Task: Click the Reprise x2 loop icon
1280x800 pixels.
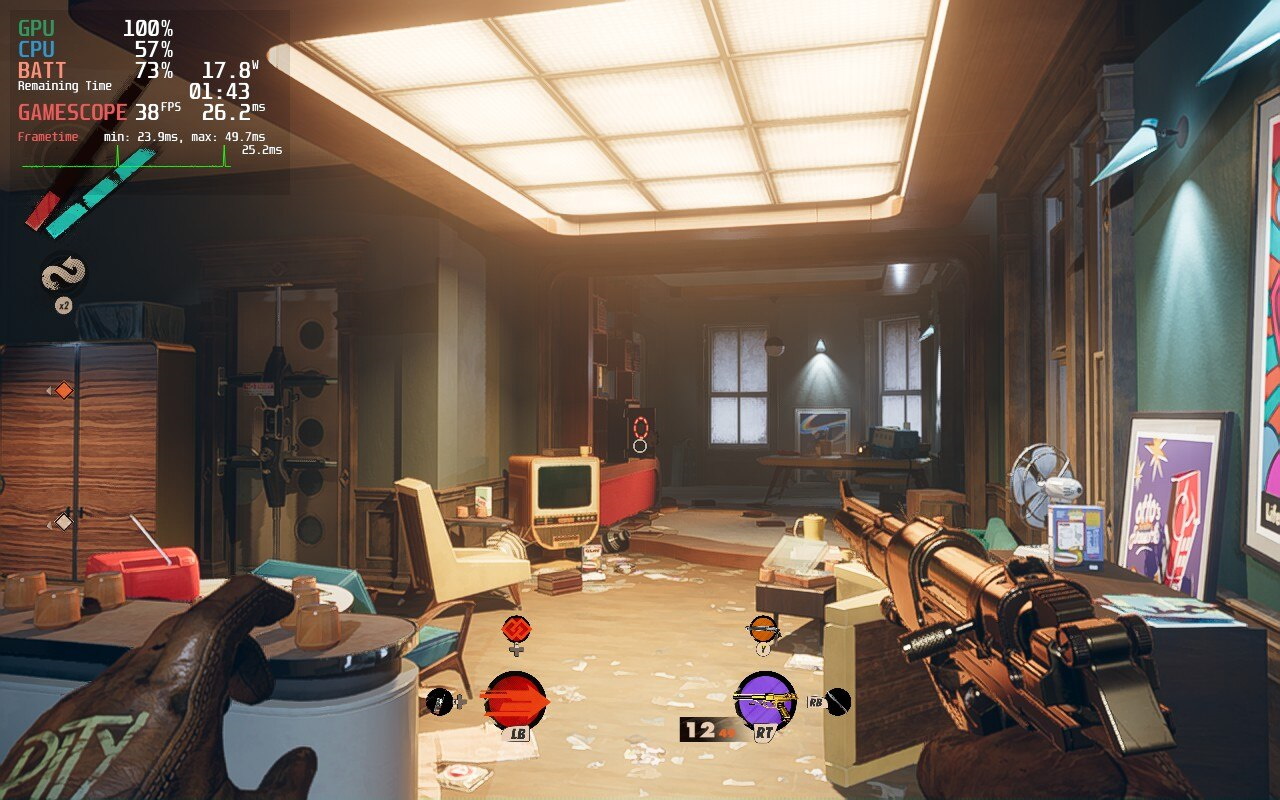Action: click(63, 275)
